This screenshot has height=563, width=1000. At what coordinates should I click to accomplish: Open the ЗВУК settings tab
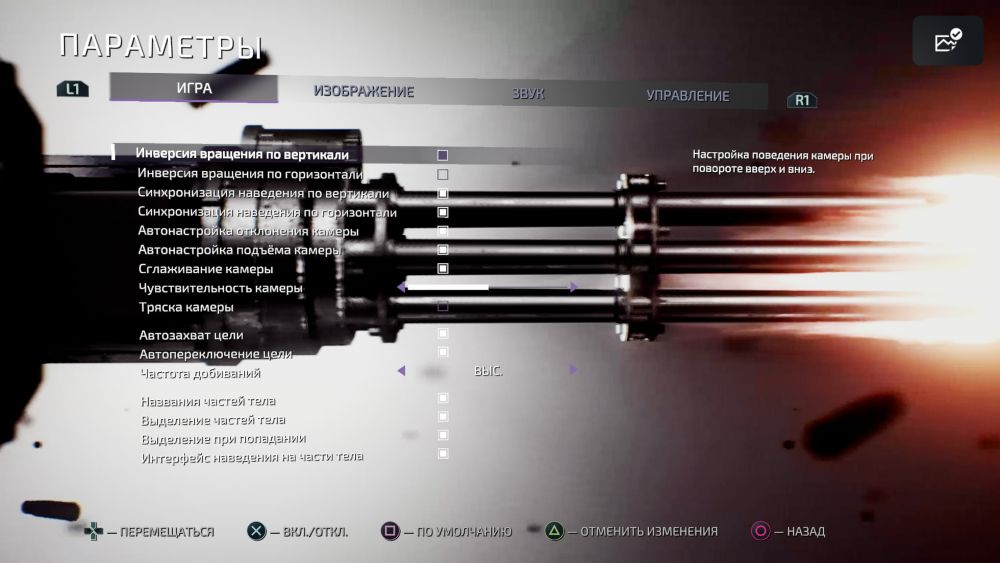tap(528, 94)
